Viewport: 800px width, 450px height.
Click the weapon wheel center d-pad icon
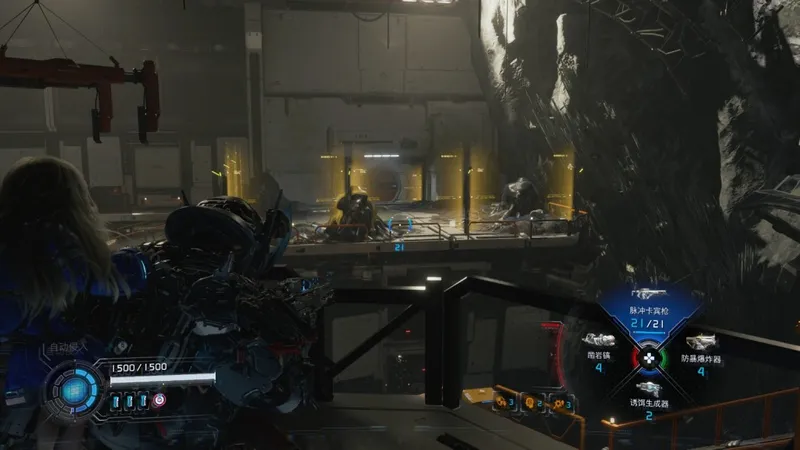(648, 356)
